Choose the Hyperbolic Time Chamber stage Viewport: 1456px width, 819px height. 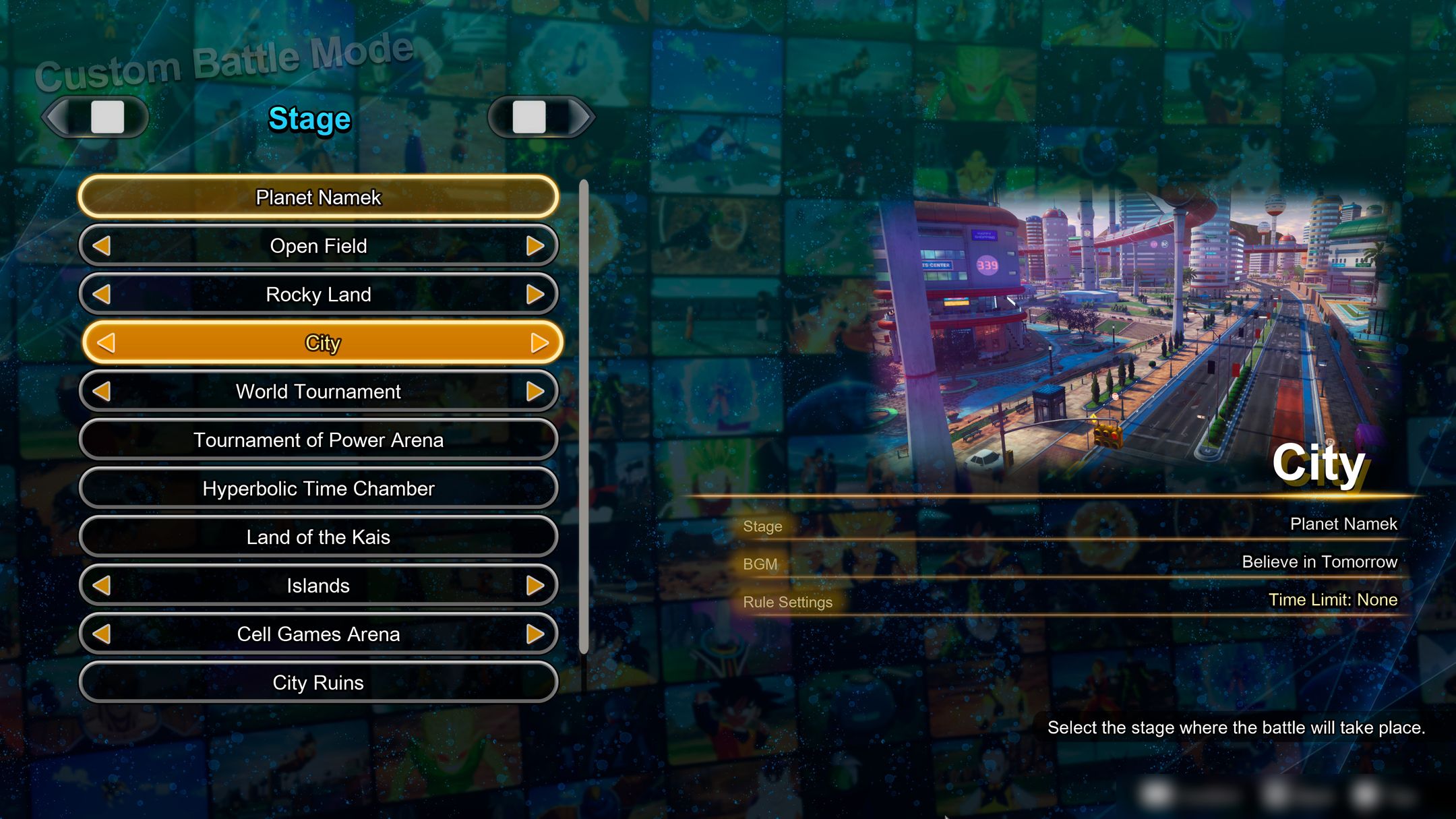click(x=318, y=488)
